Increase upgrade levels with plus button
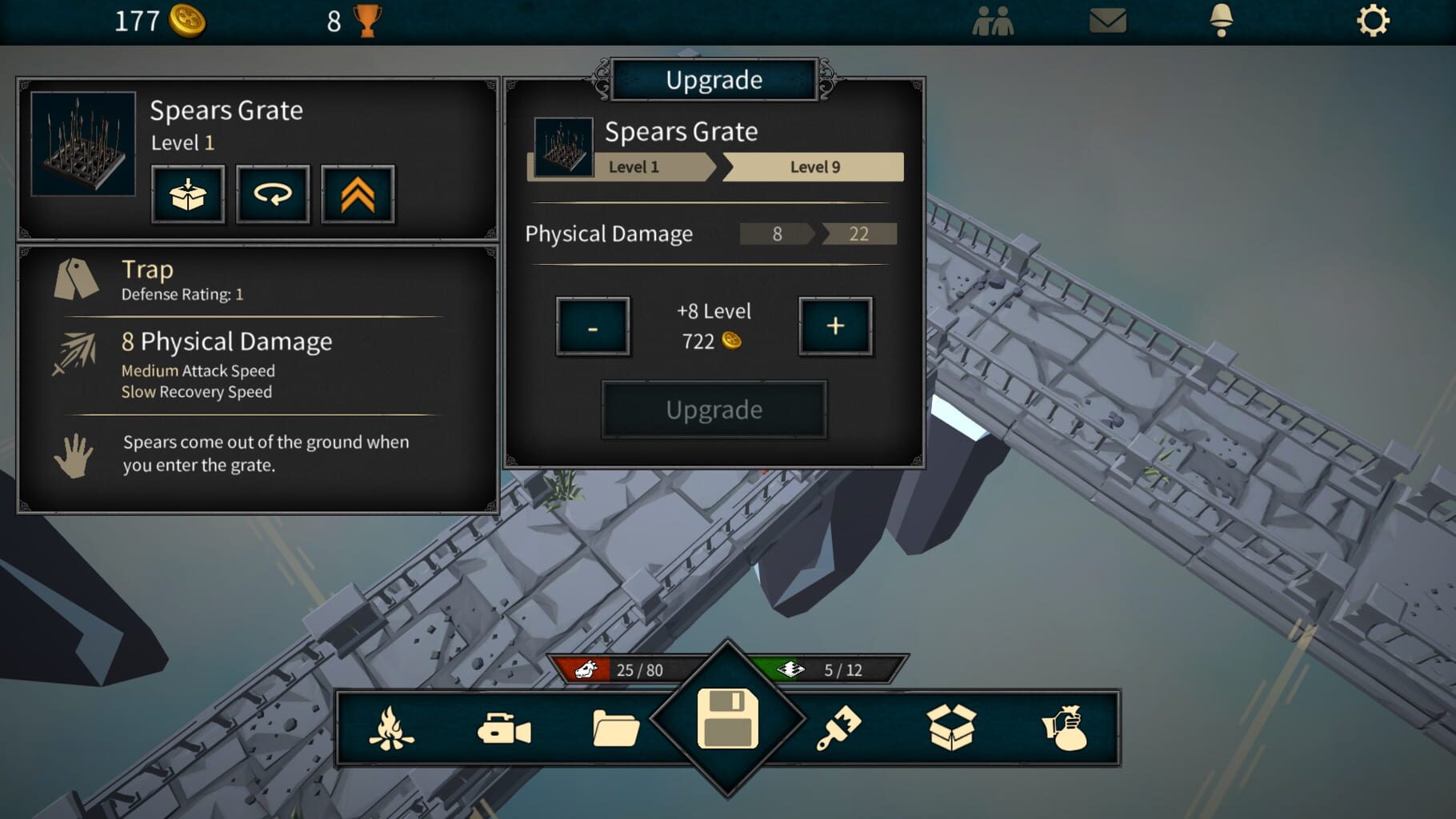Screen dimensions: 1456x819 click(835, 327)
